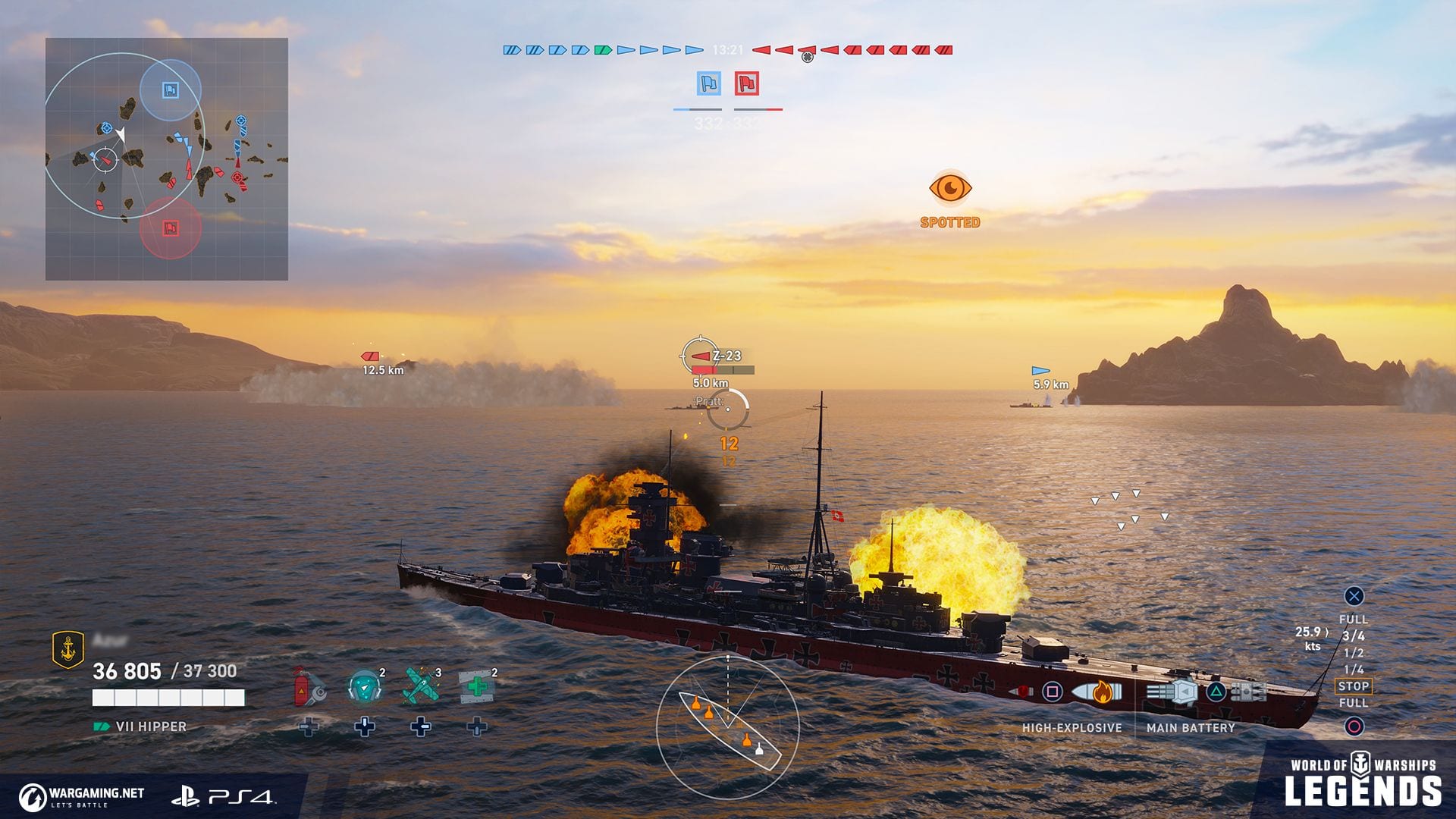Switch to the red armor-piercing shell
This screenshot has height=819, width=1456.
point(1021,692)
